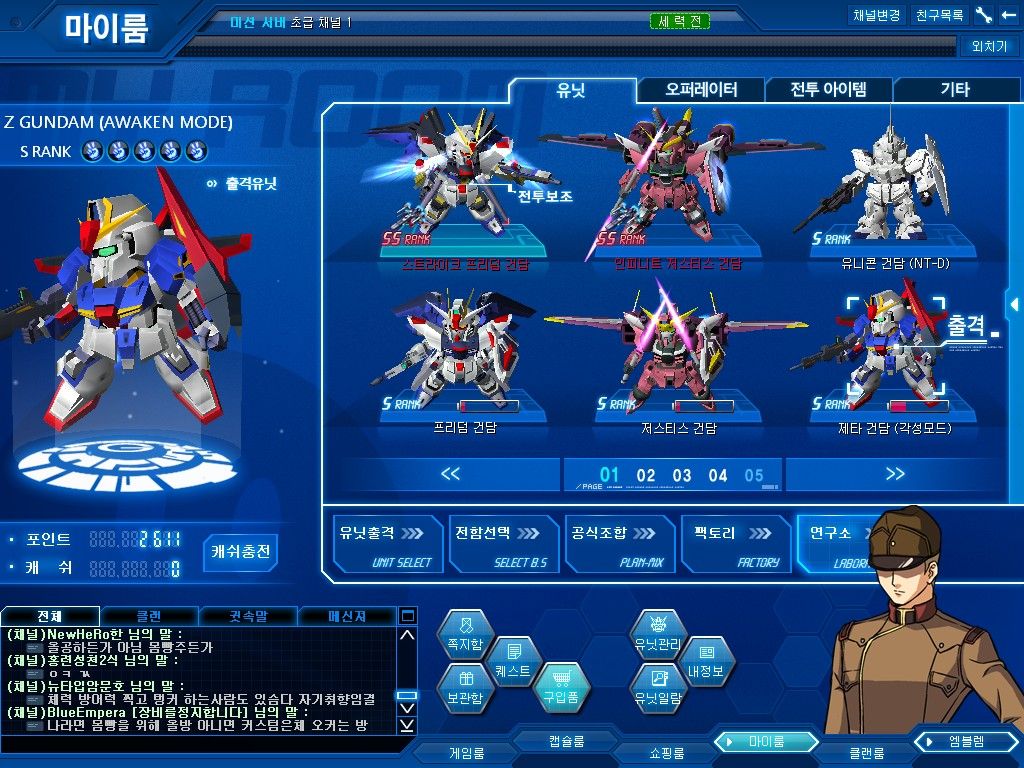
Task: Open 유닛출격 Unit Select
Action: [x=386, y=545]
